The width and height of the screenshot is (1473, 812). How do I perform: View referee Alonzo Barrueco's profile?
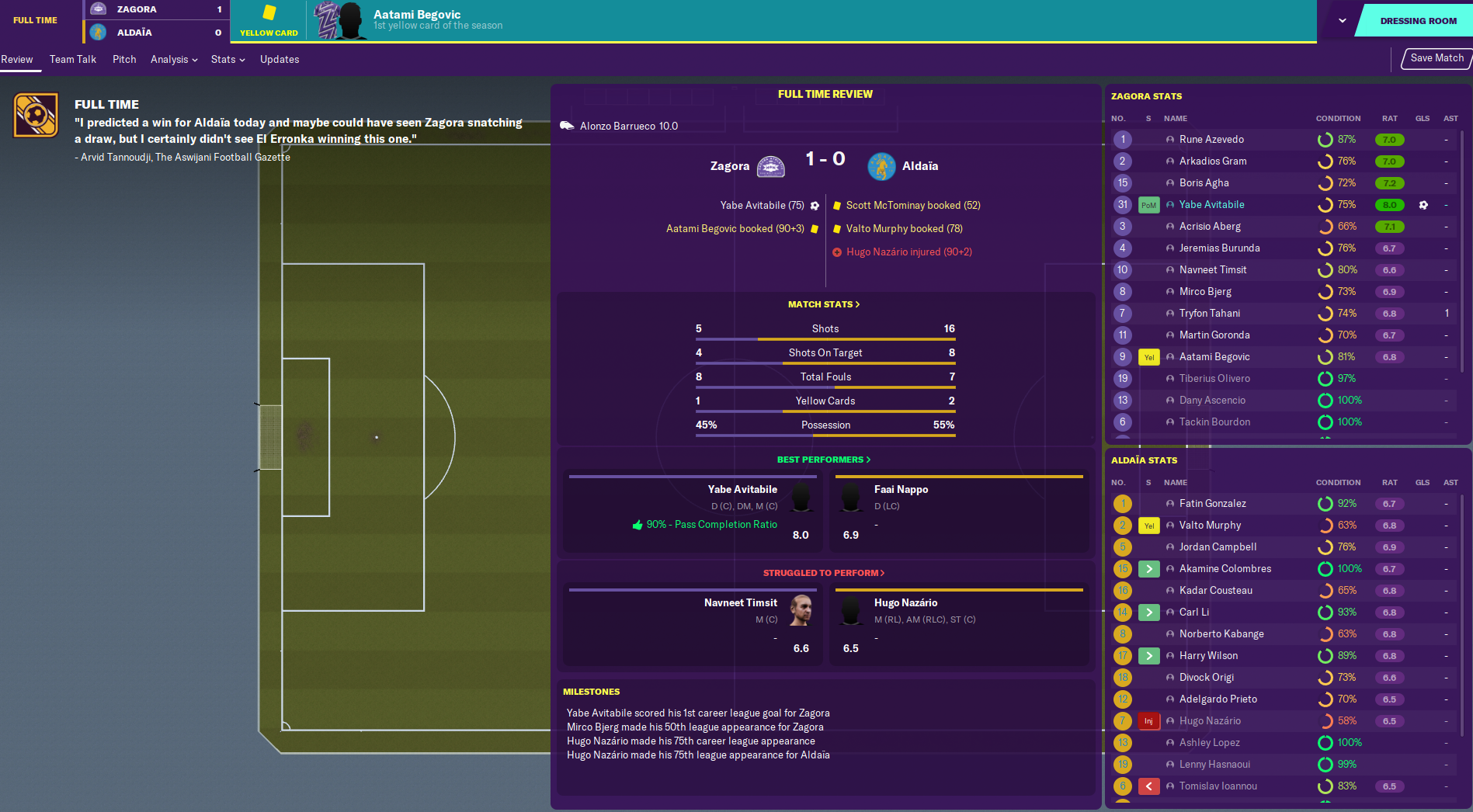click(628, 127)
